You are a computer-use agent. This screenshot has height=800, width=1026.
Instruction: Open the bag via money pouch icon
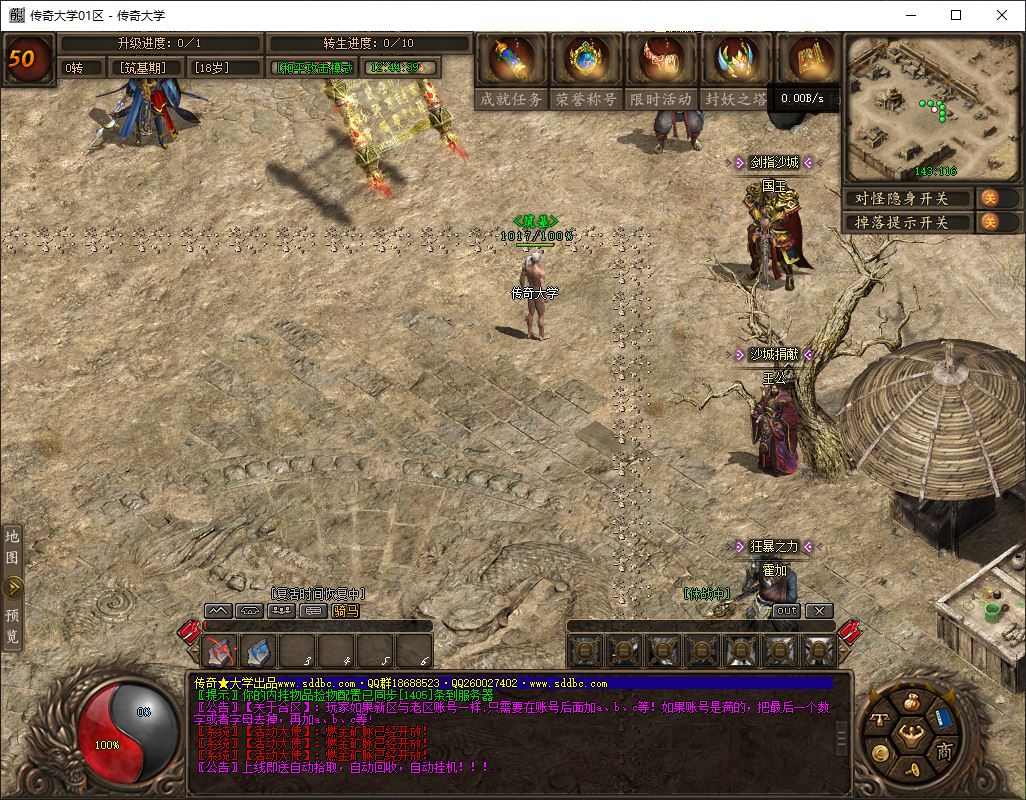pyautogui.click(x=909, y=703)
